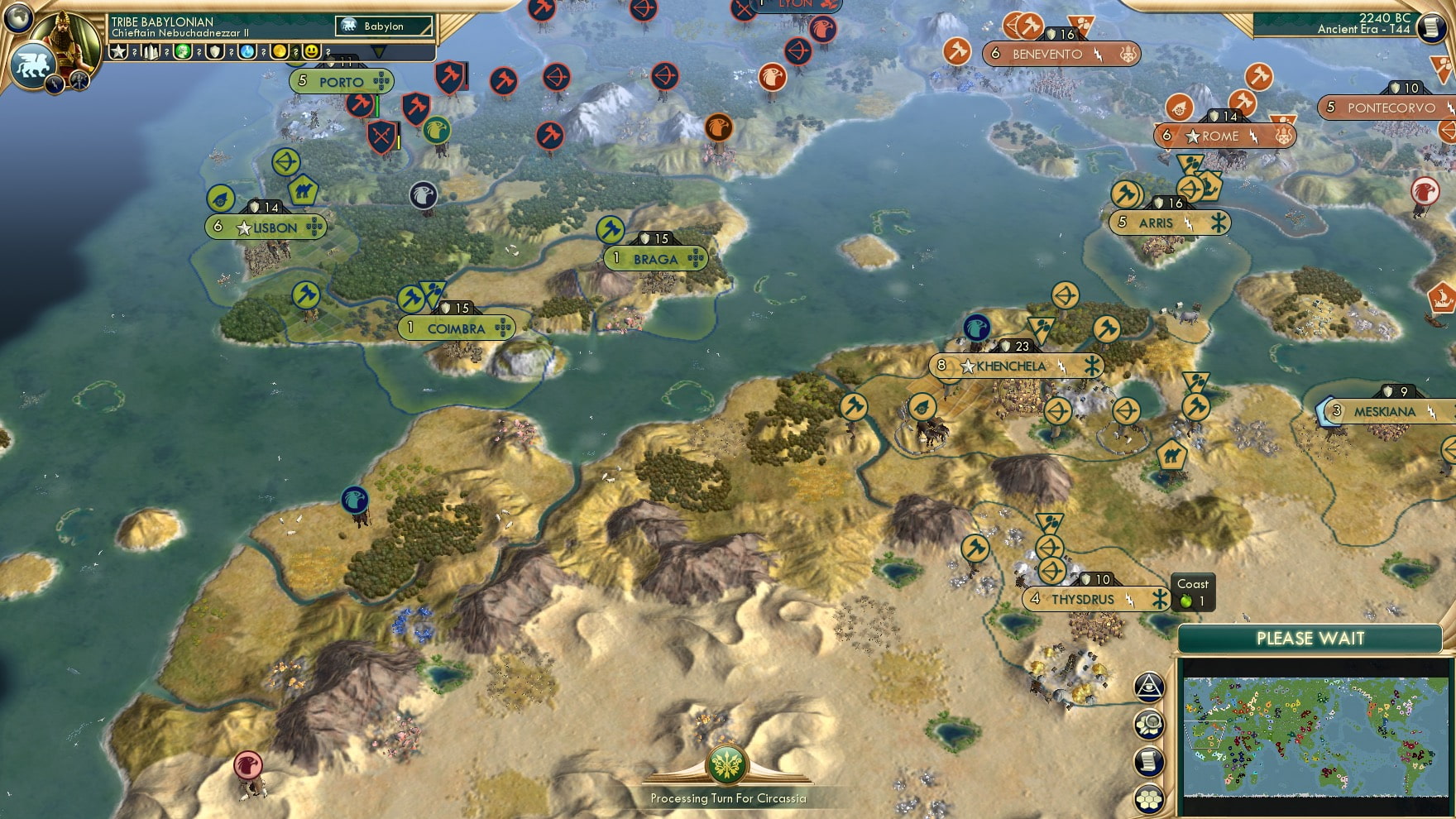
Task: Click the blue faith droplet icon in the top bar
Action: pyautogui.click(x=247, y=51)
